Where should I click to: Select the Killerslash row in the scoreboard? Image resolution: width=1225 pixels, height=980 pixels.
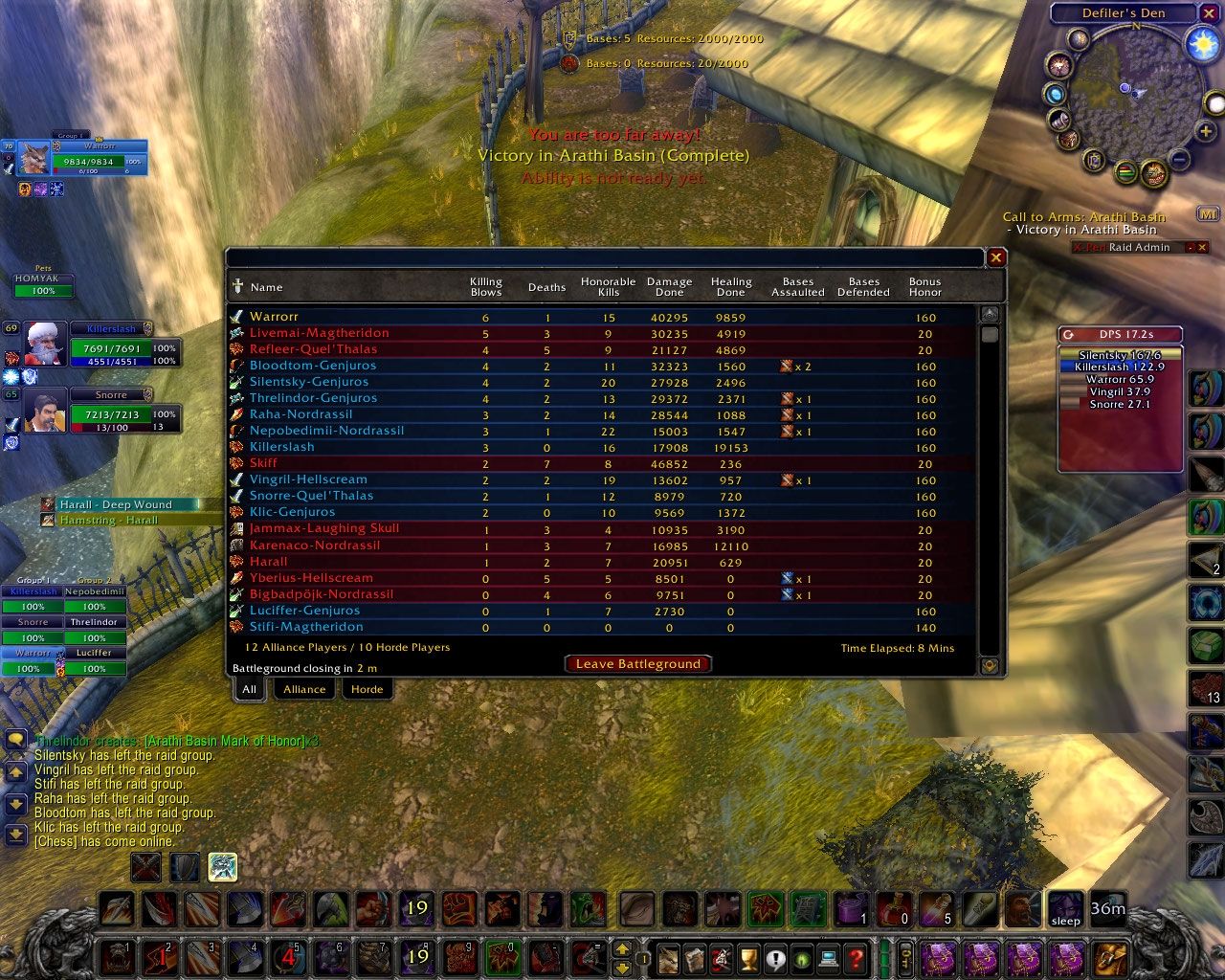(x=282, y=447)
